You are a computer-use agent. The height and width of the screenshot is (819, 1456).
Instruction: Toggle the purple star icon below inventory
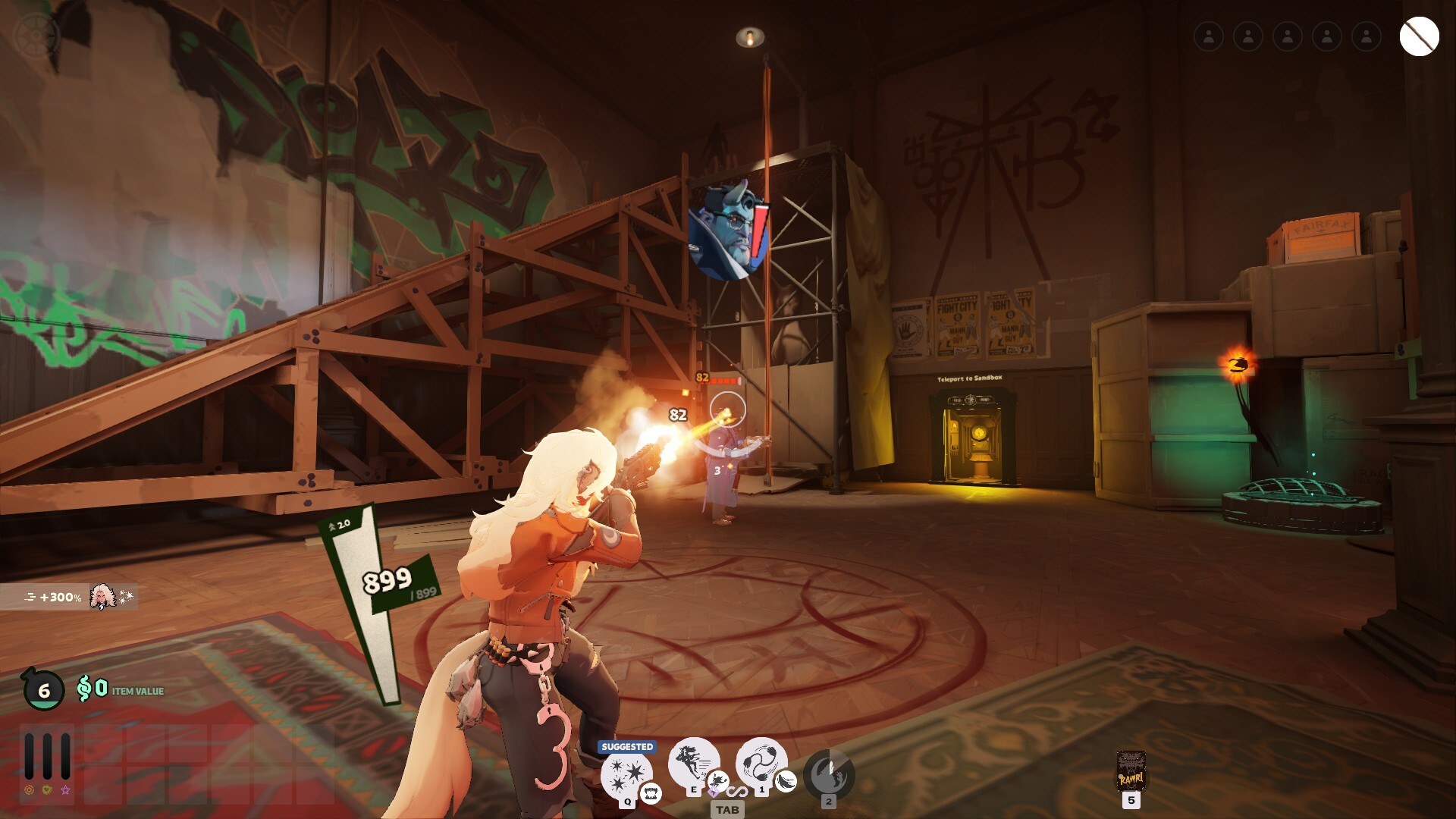pos(66,791)
